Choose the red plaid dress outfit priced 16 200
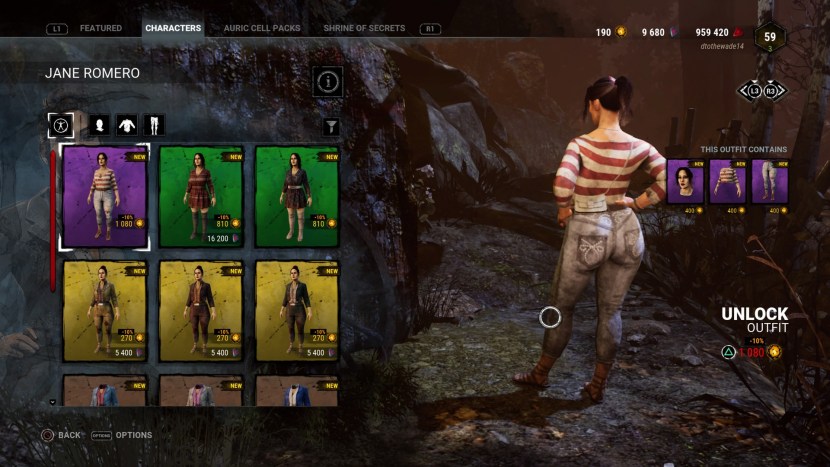The height and width of the screenshot is (467, 830). 201,196
